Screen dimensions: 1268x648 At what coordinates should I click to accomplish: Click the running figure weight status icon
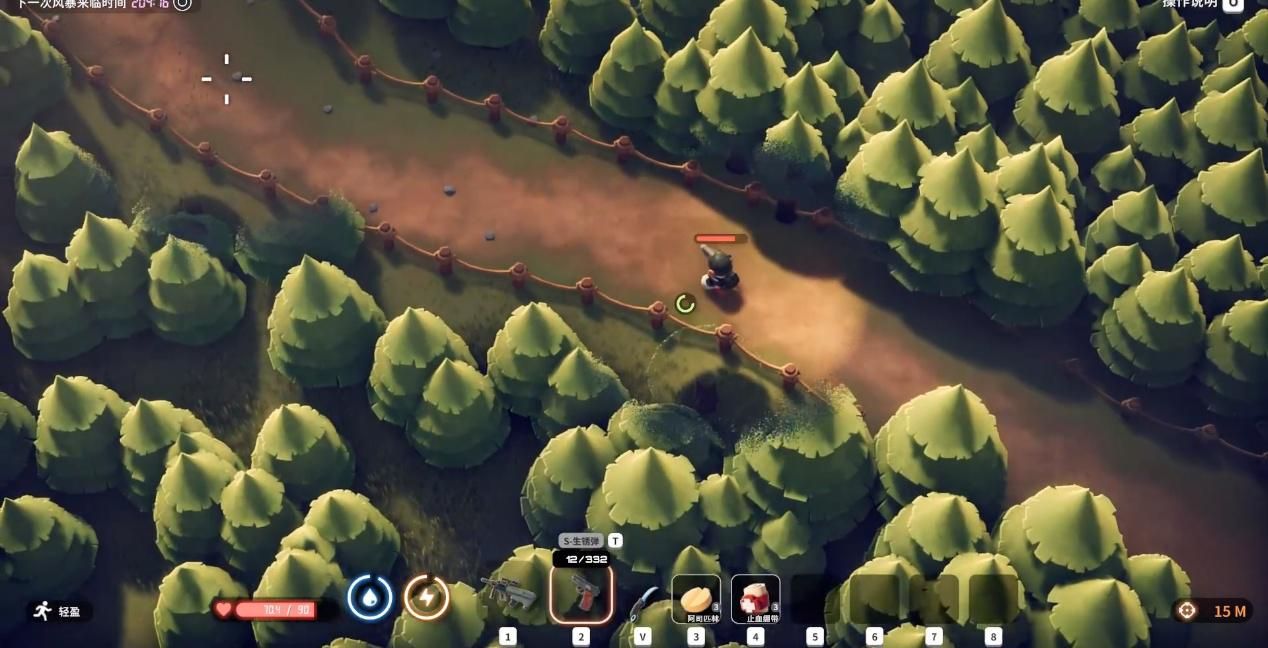42,611
